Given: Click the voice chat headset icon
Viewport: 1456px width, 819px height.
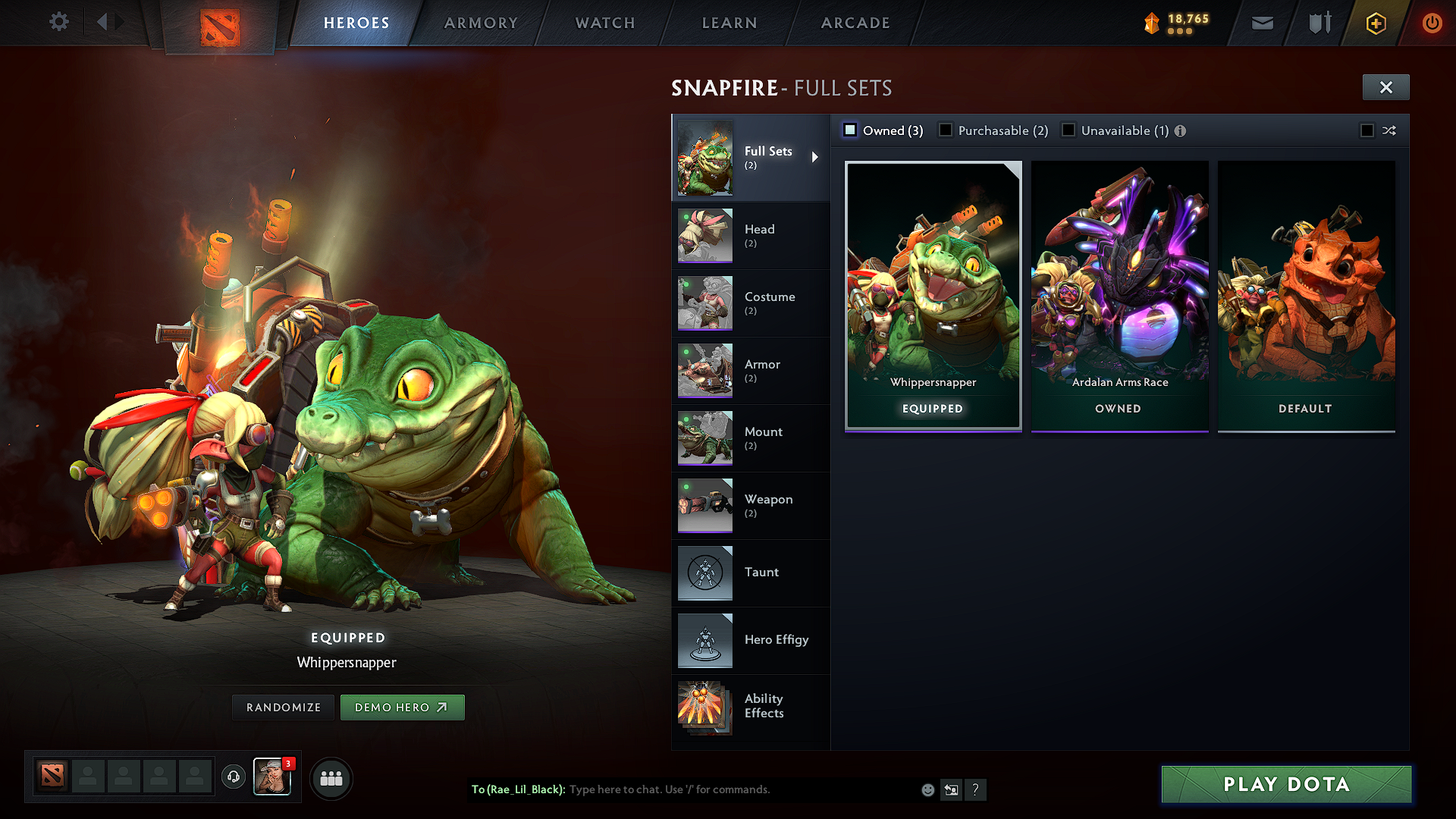Looking at the screenshot, I should pos(233,777).
